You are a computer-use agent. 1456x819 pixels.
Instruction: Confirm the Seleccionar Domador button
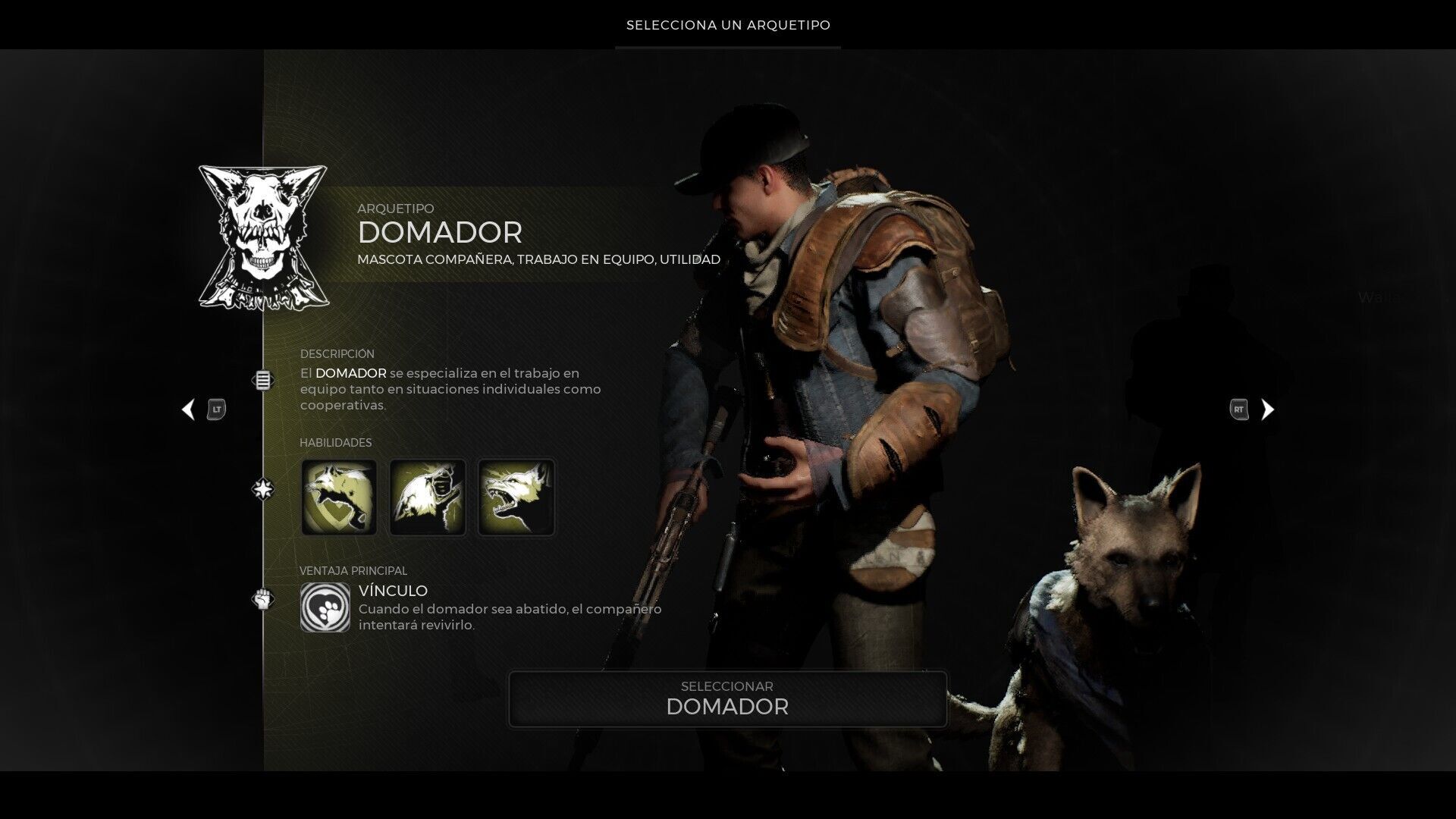coord(727,698)
